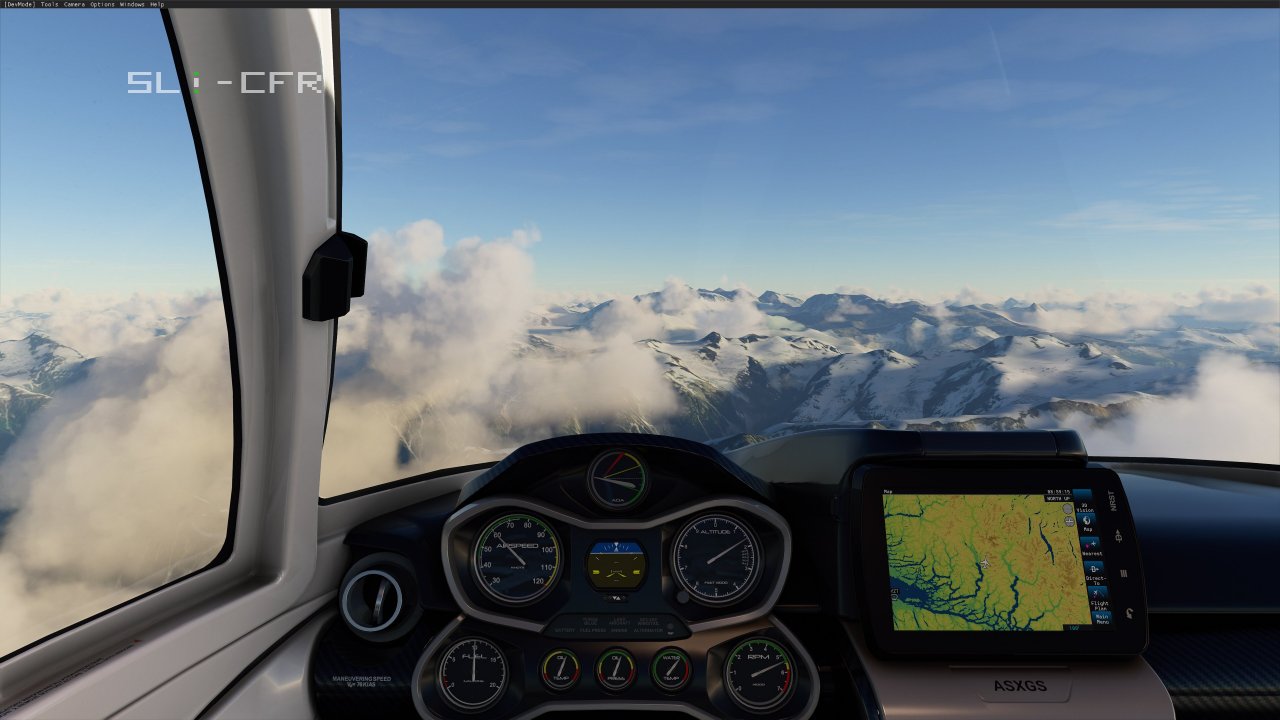Open the Options menu
The image size is (1280, 720).
click(x=100, y=3)
